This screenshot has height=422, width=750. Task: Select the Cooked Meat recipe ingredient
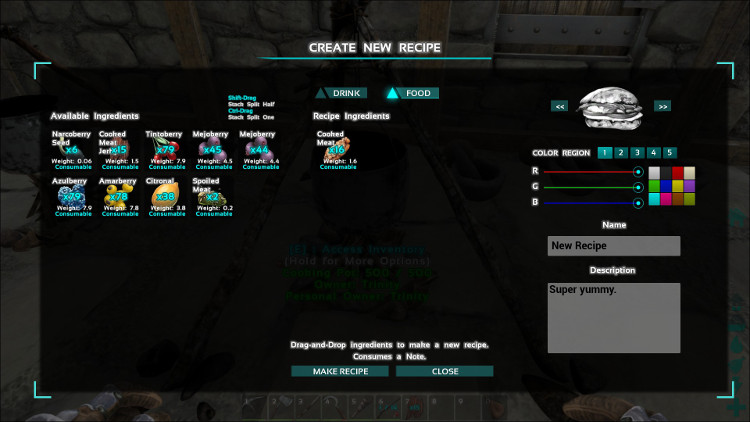(332, 149)
